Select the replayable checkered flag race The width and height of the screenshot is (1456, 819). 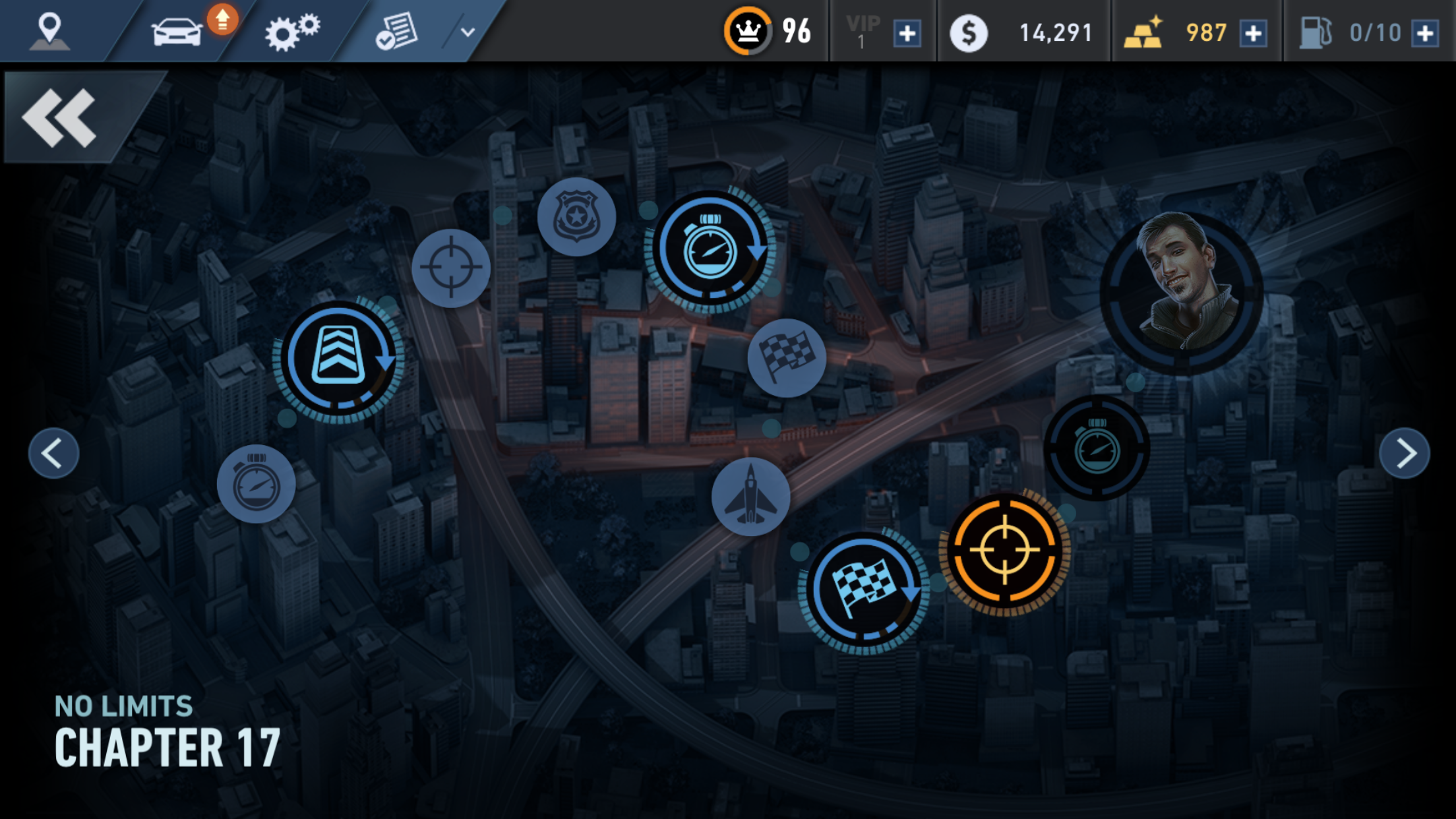[864, 589]
